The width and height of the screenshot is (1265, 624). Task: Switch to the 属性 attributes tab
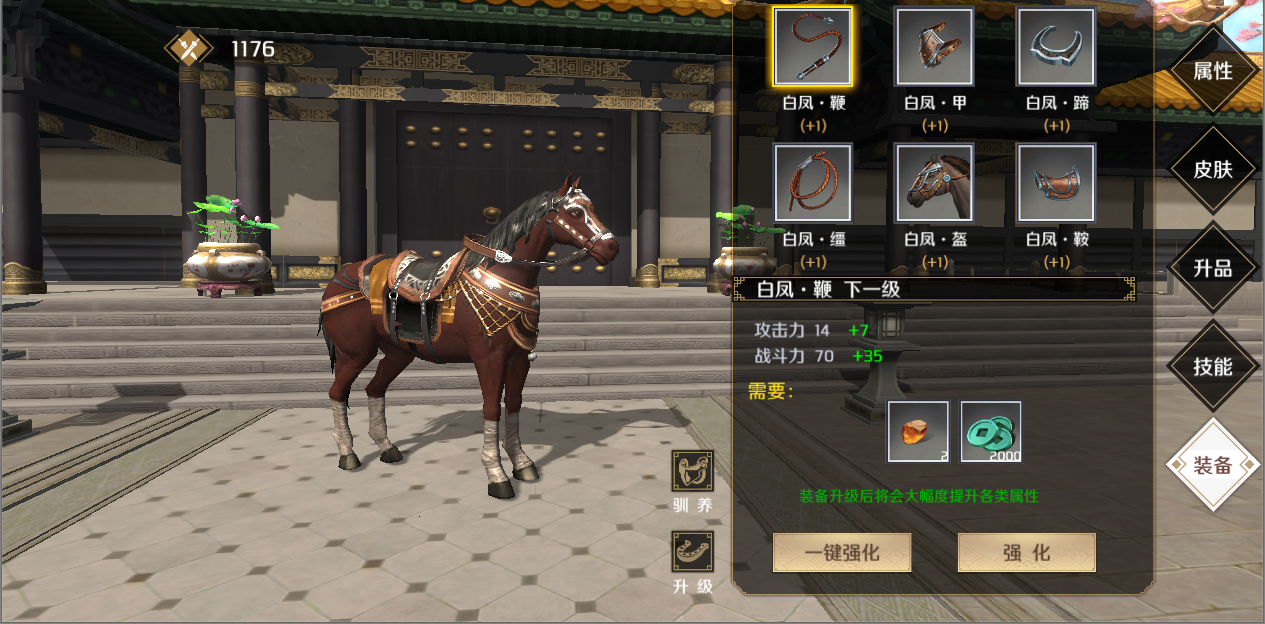(x=1212, y=72)
